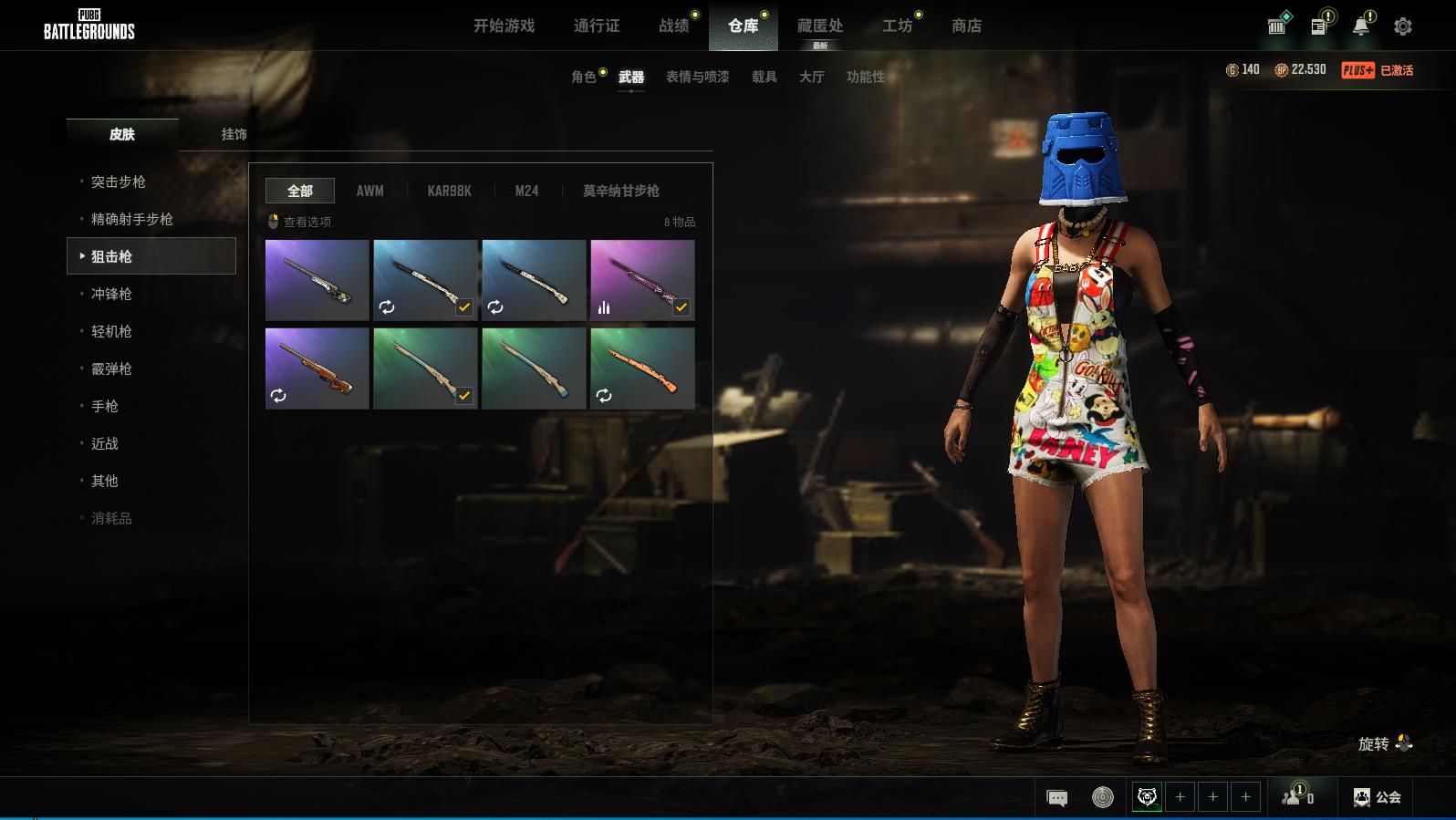The height and width of the screenshot is (820, 1456).
Task: Visit the 商店 store
Action: point(966,26)
